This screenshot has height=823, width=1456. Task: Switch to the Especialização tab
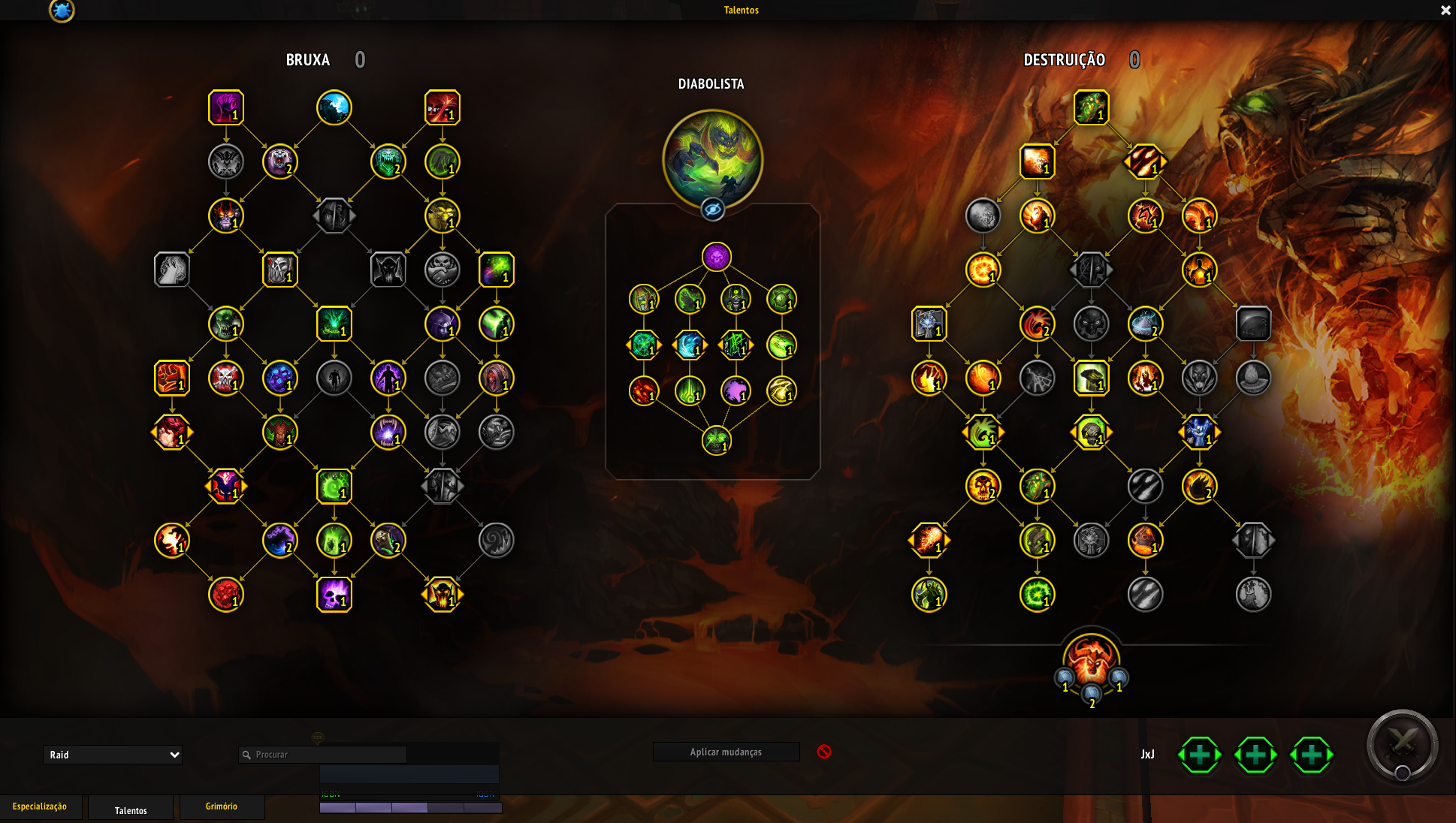40,806
